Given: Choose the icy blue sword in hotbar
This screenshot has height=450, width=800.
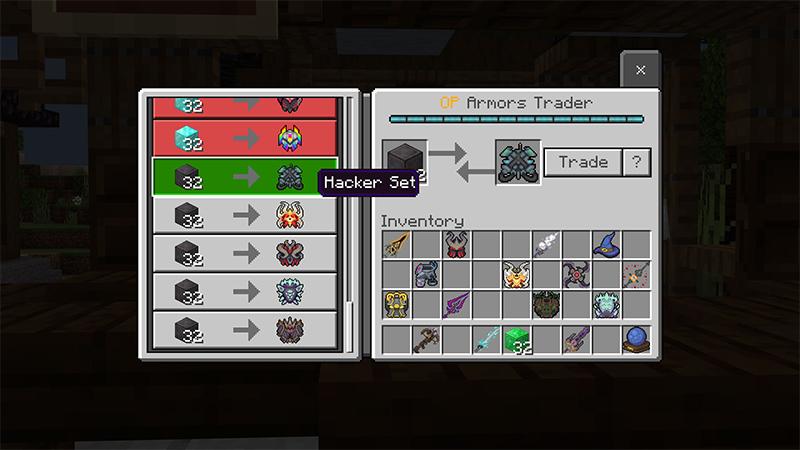Looking at the screenshot, I should pos(486,339).
